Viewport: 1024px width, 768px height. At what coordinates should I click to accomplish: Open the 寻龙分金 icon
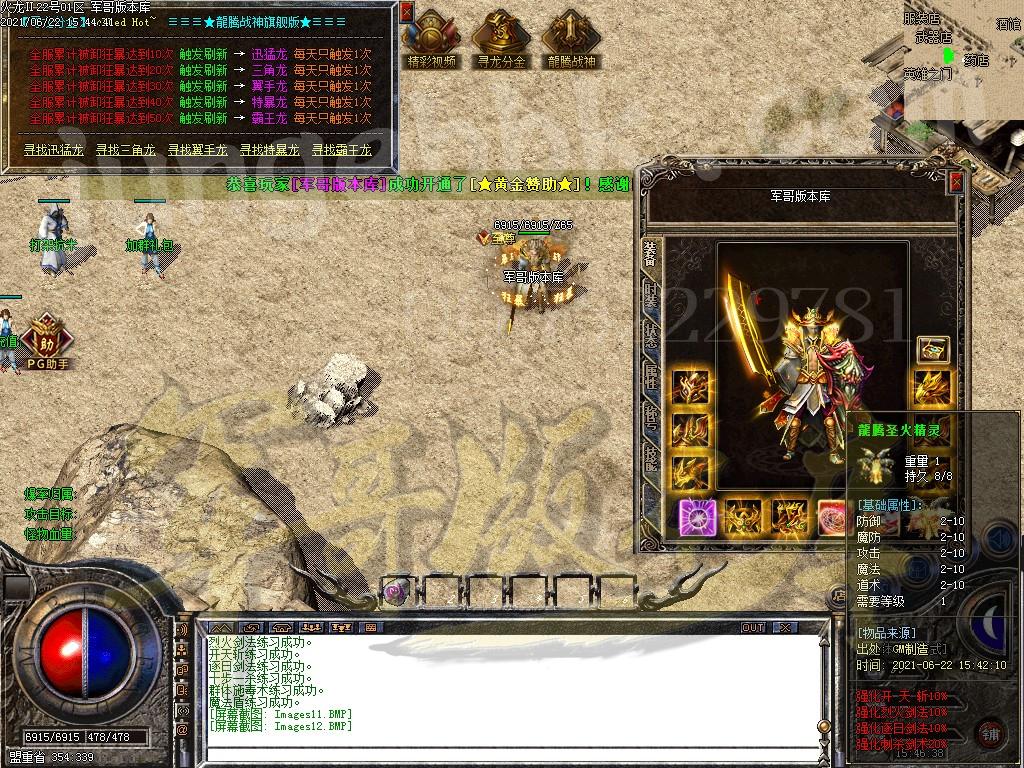[x=501, y=38]
